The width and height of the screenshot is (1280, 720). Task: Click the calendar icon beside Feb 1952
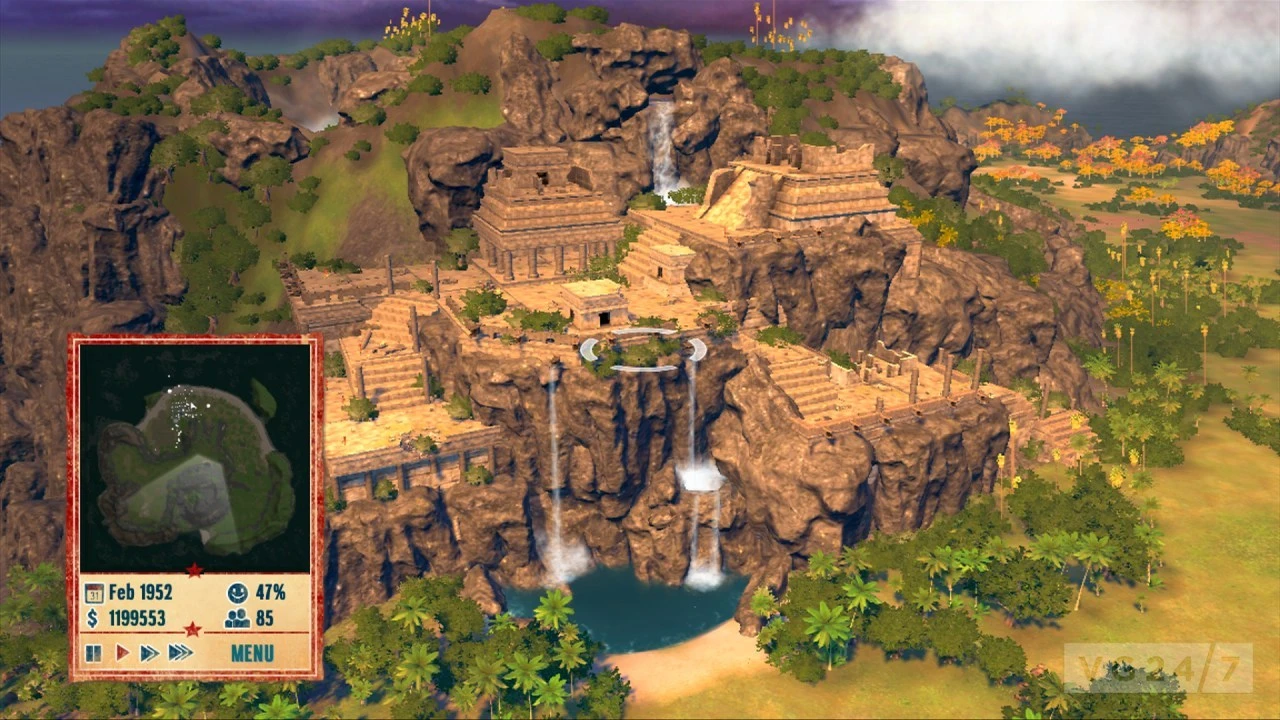(x=94, y=592)
